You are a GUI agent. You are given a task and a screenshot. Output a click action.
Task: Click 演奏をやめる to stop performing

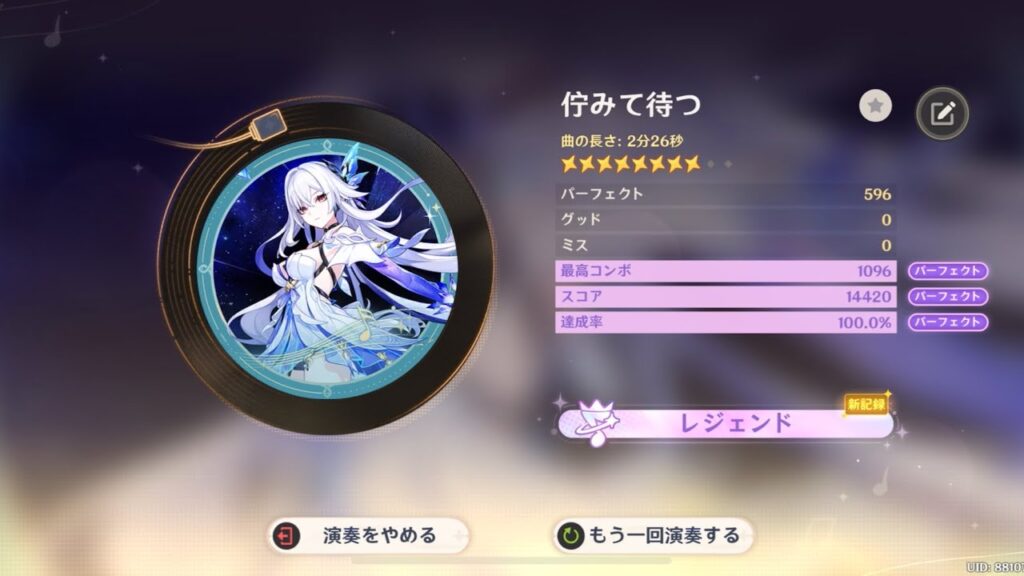pos(367,535)
